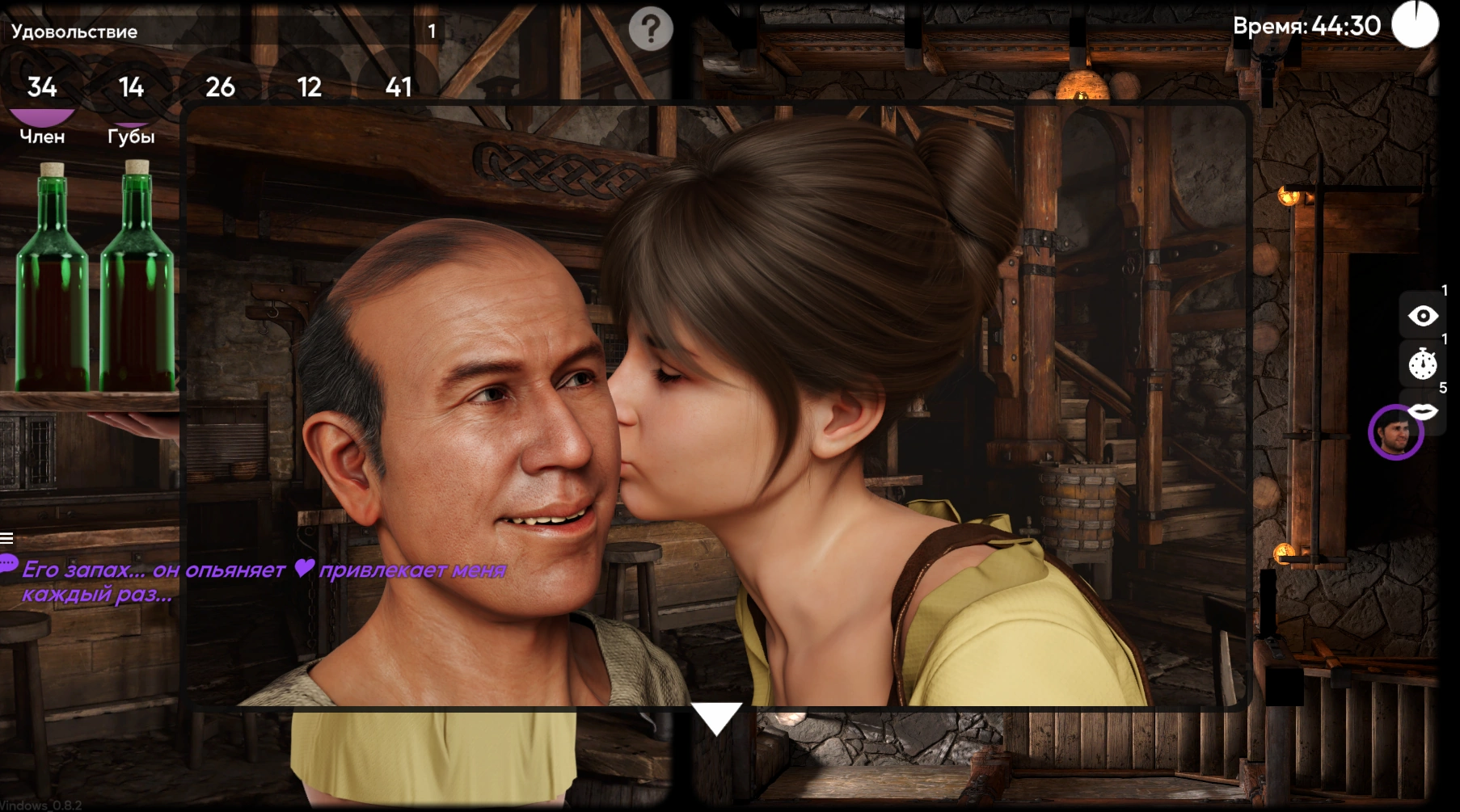Click the man's round portrait with purple ring
The image size is (1460, 812).
tap(1395, 433)
